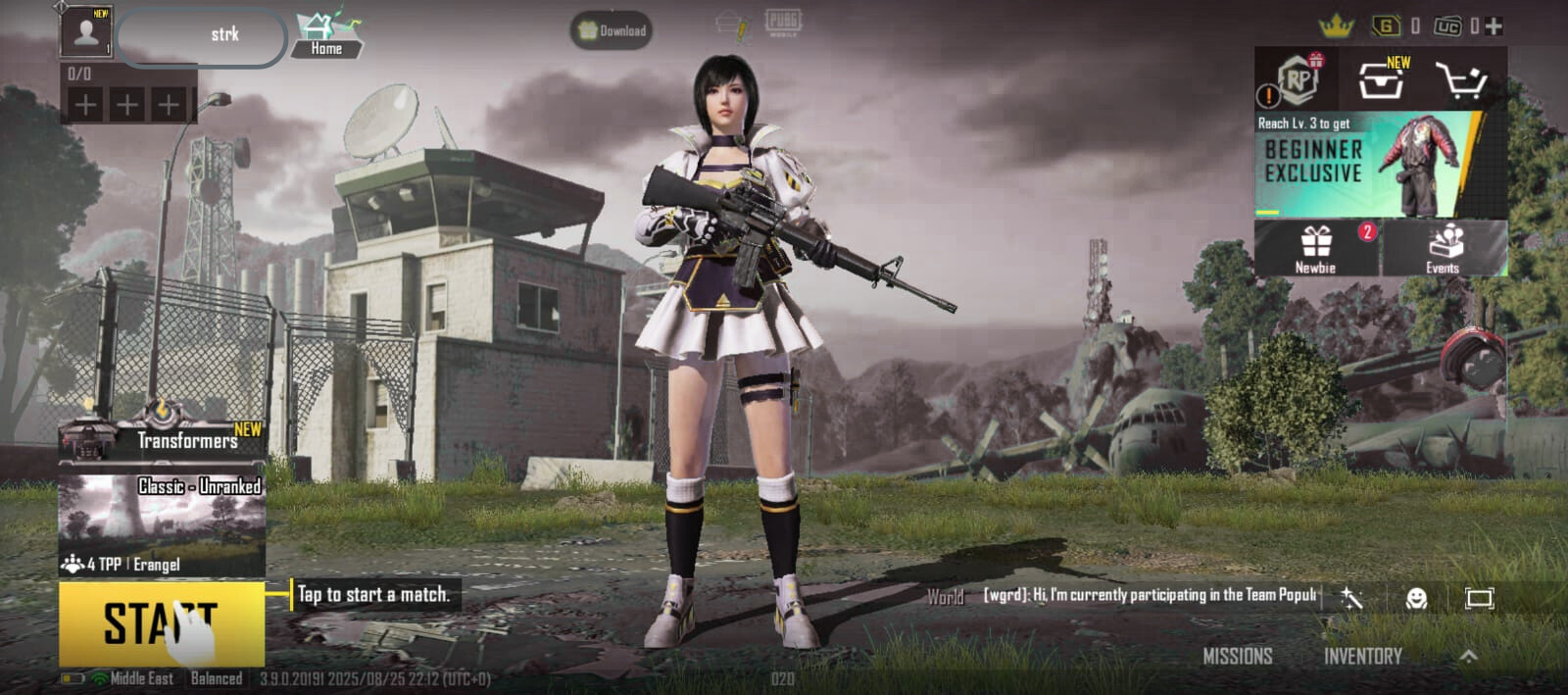Open the shopping cart shop icon

coord(1461,80)
